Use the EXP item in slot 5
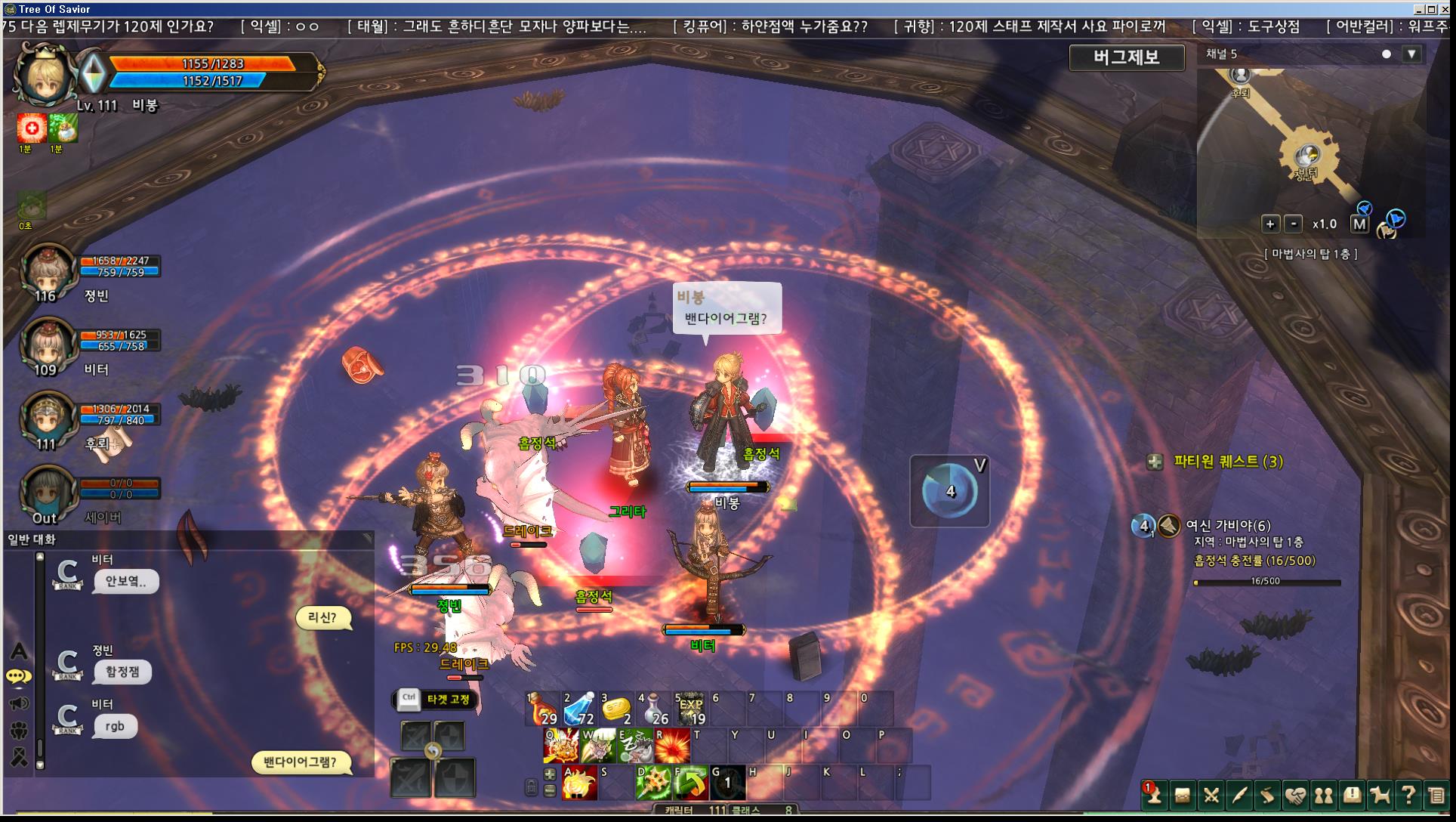Viewport: 1456px width, 822px height. pos(690,709)
